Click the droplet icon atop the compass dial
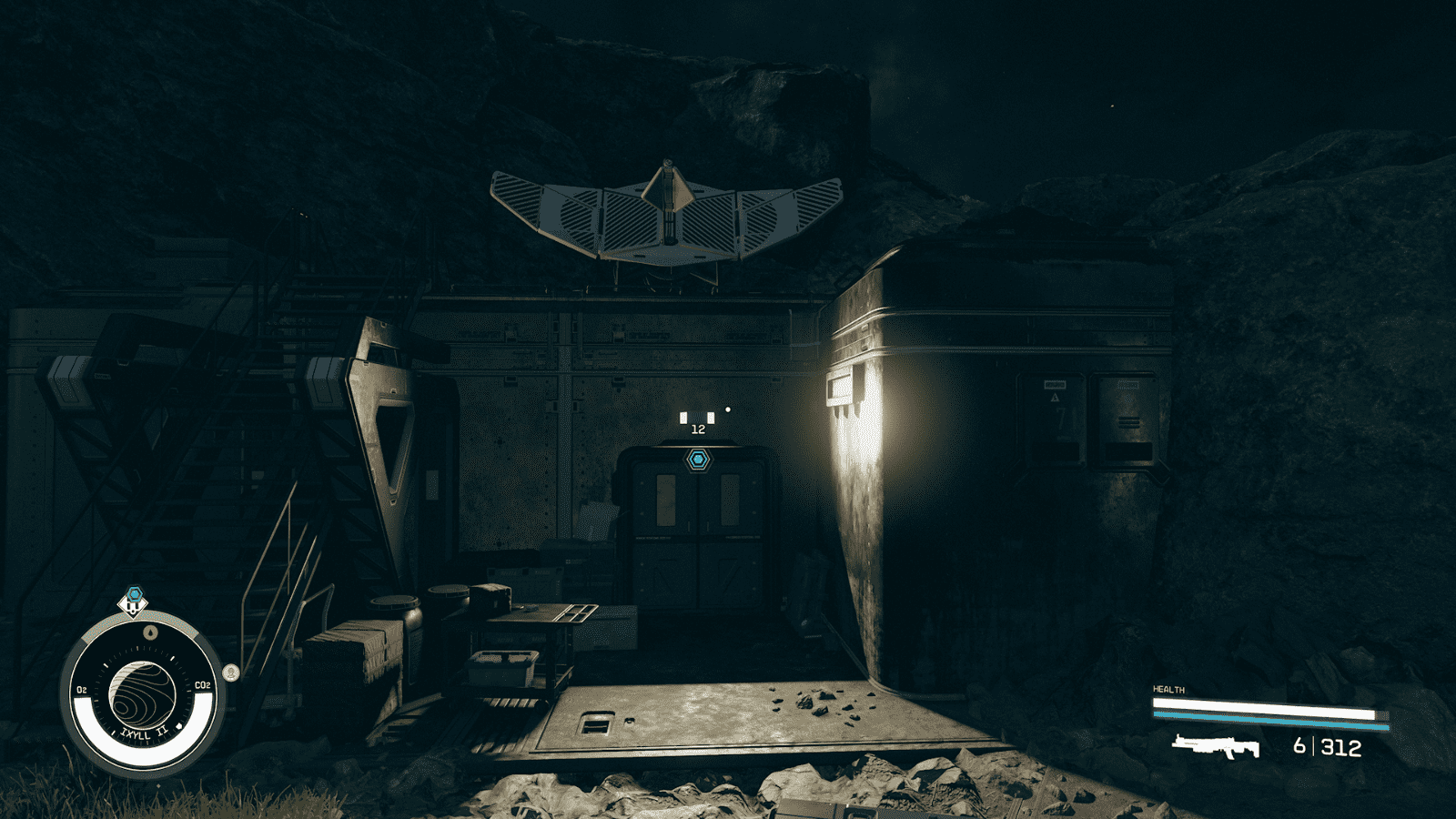Screen dimensions: 1456x819 pyautogui.click(x=150, y=632)
